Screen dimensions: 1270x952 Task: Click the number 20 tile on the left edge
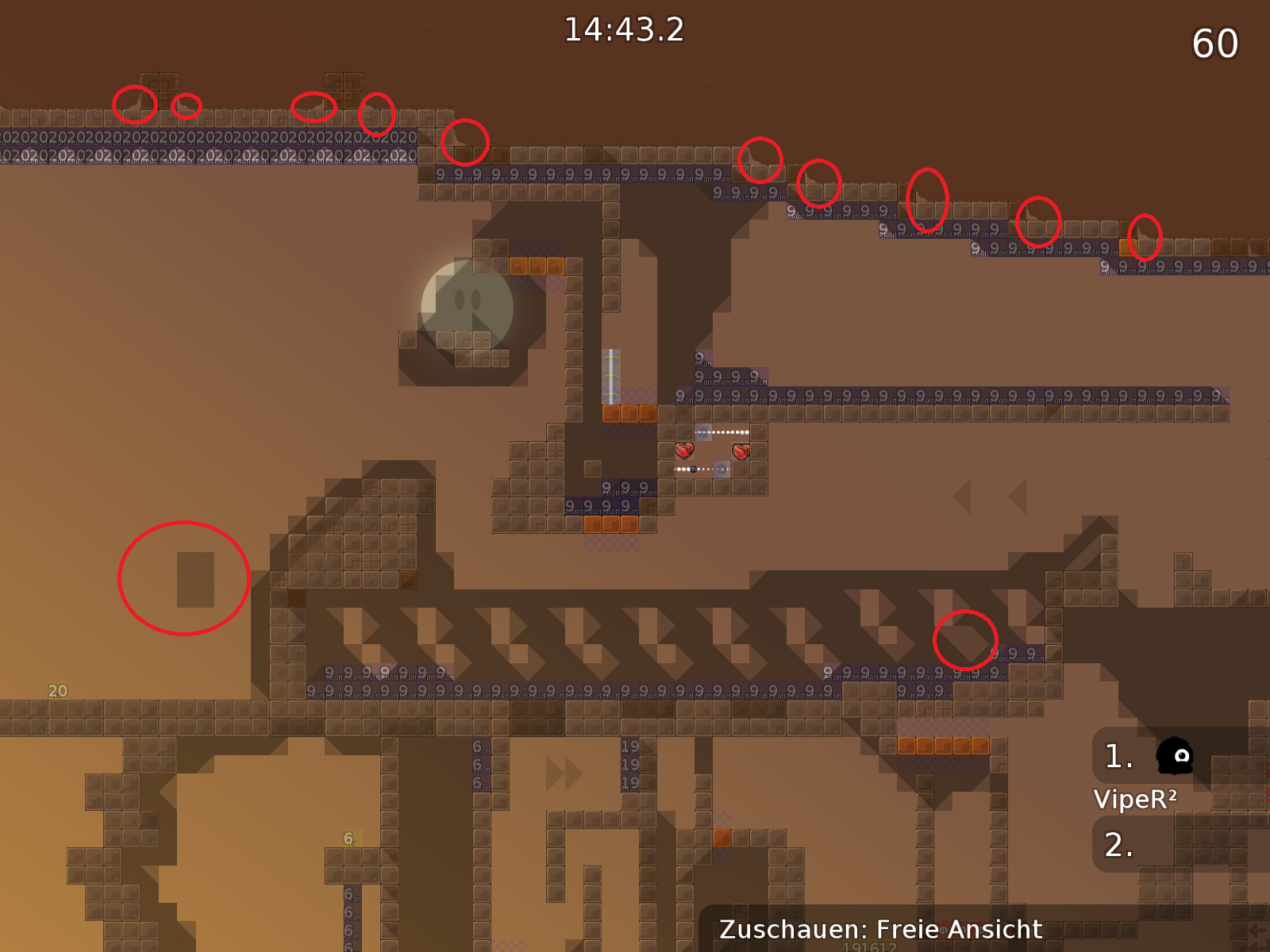point(56,690)
